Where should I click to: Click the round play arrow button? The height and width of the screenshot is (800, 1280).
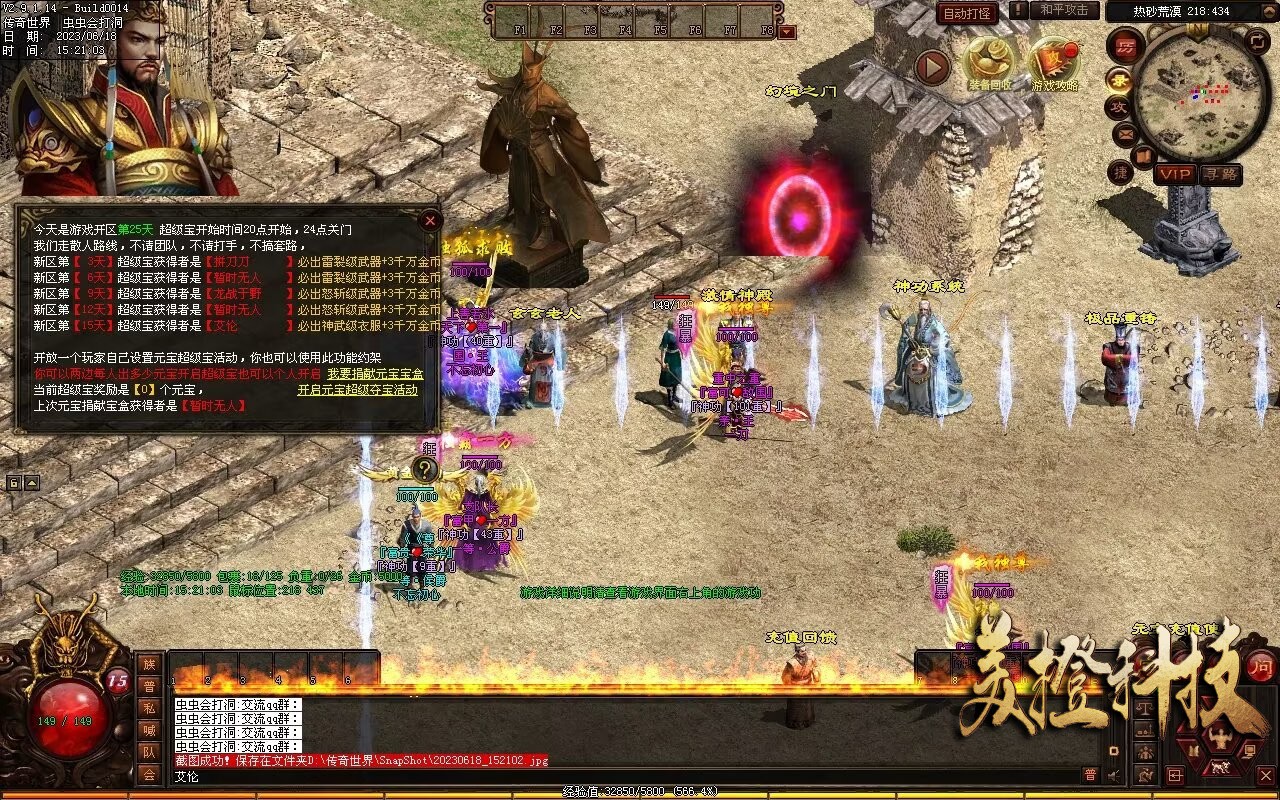(933, 68)
